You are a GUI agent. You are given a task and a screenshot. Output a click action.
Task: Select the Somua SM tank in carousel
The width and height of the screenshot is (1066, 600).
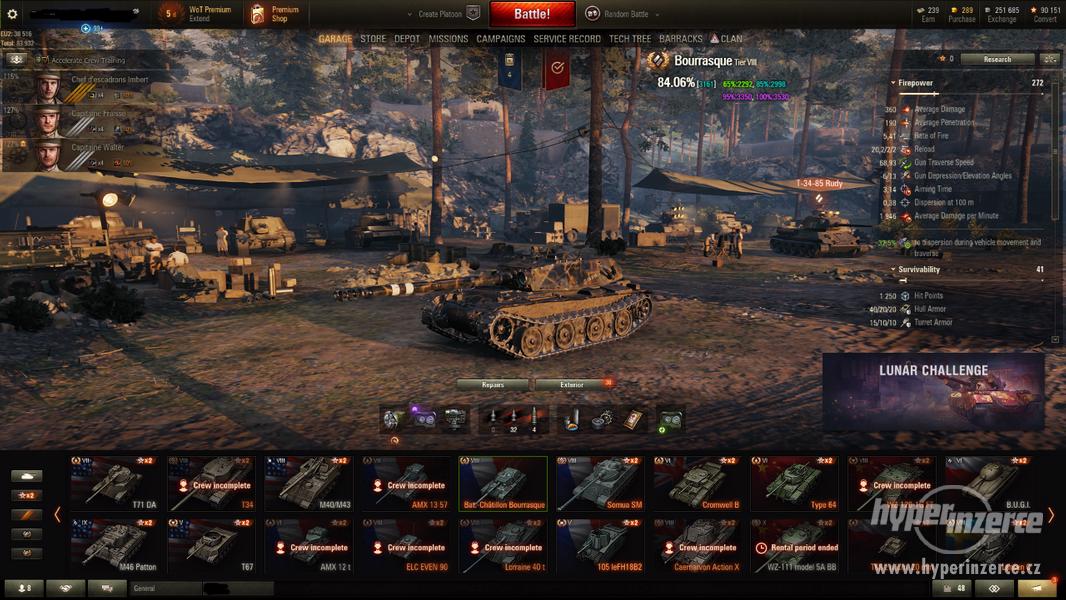click(600, 483)
